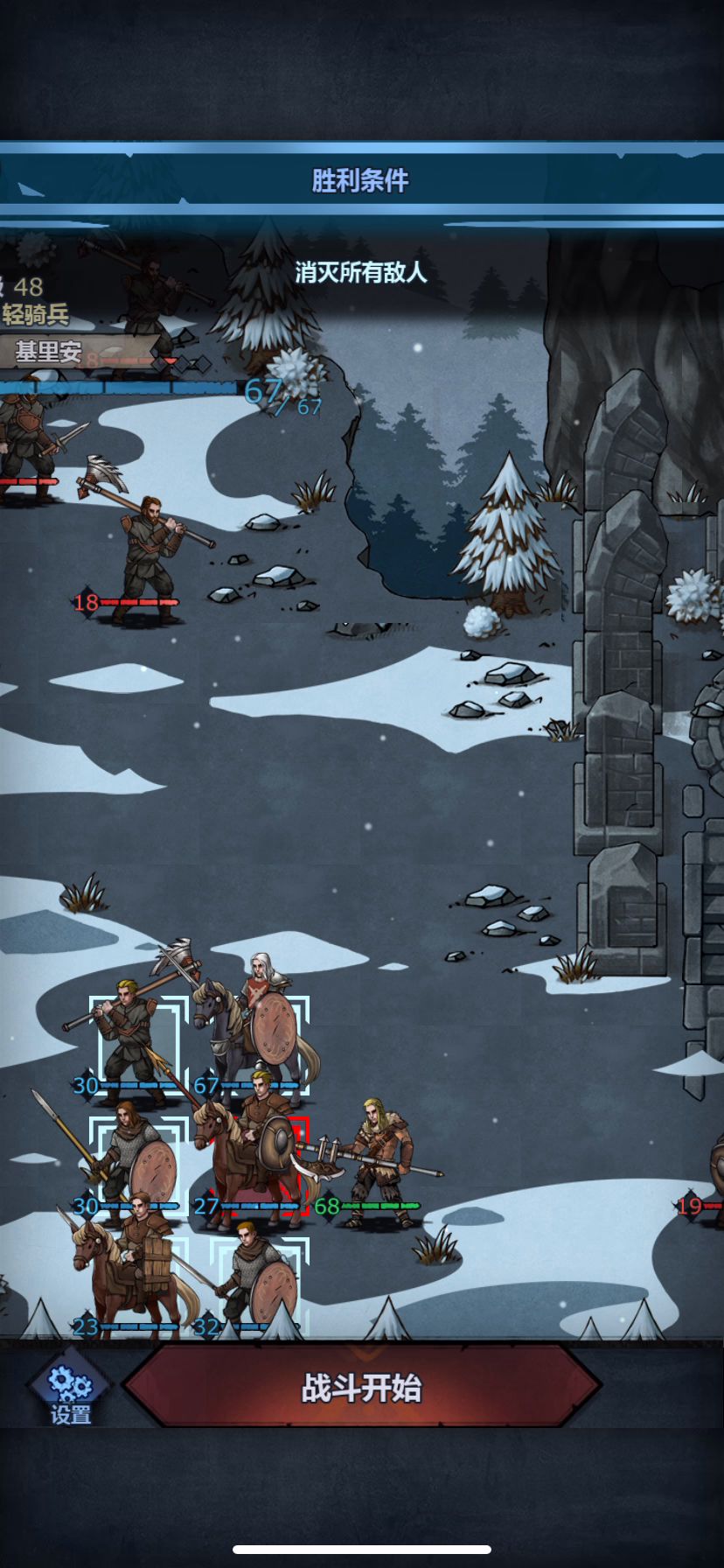Image resolution: width=724 pixels, height=1568 pixels.
Task: Start the battle with 战斗开始
Action: (362, 1387)
